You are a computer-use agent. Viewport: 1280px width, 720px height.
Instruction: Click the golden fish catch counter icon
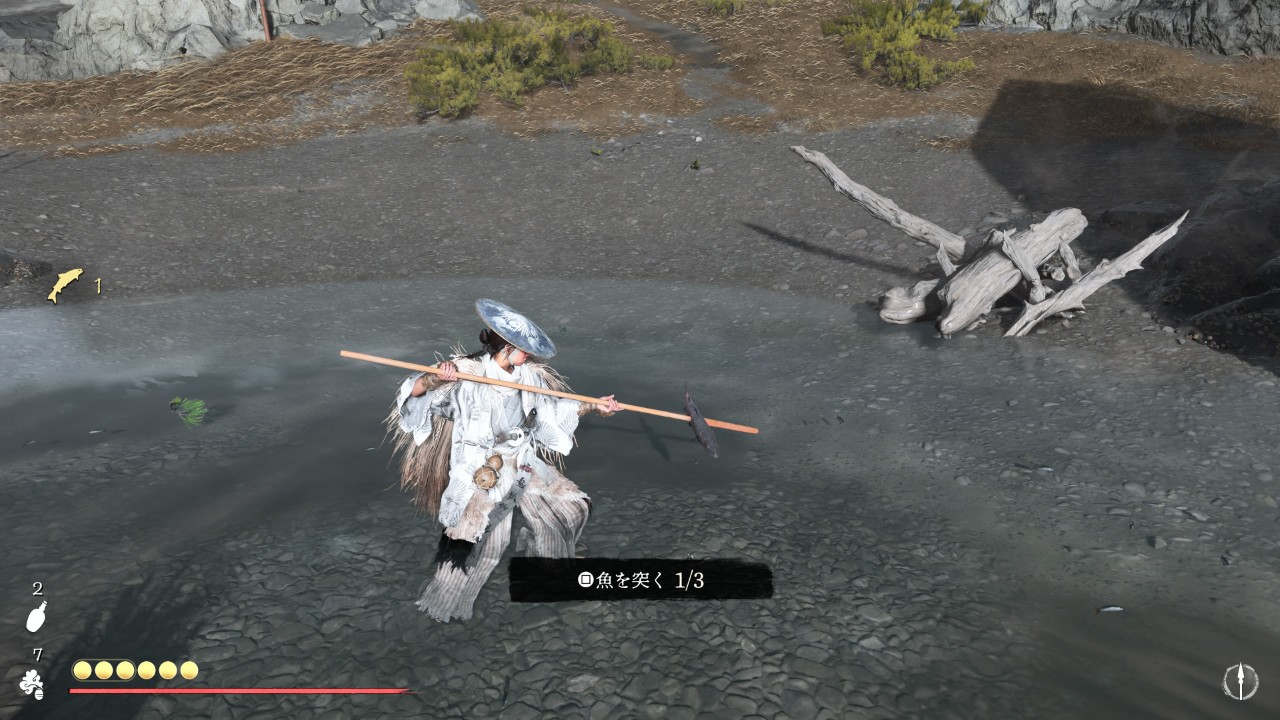(x=66, y=285)
